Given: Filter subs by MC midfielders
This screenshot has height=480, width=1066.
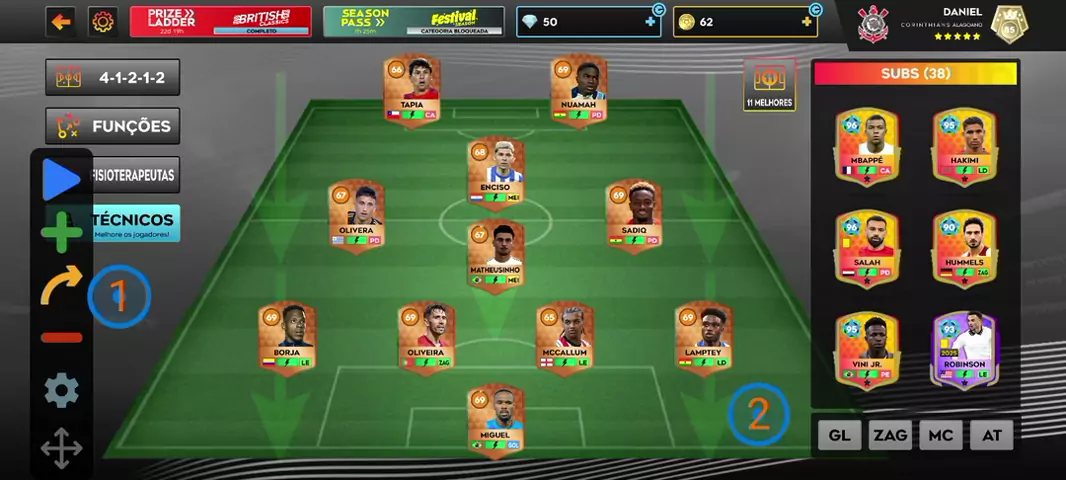Looking at the screenshot, I should [x=941, y=435].
